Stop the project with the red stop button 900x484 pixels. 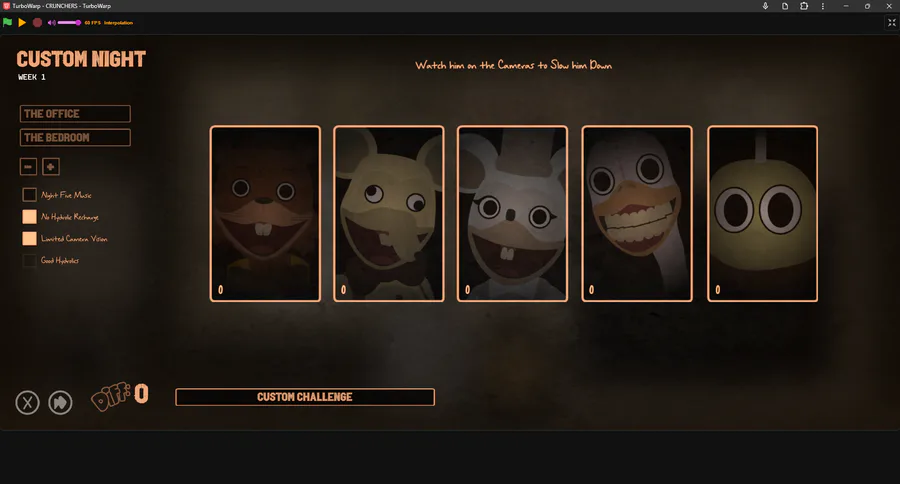pyautogui.click(x=37, y=22)
